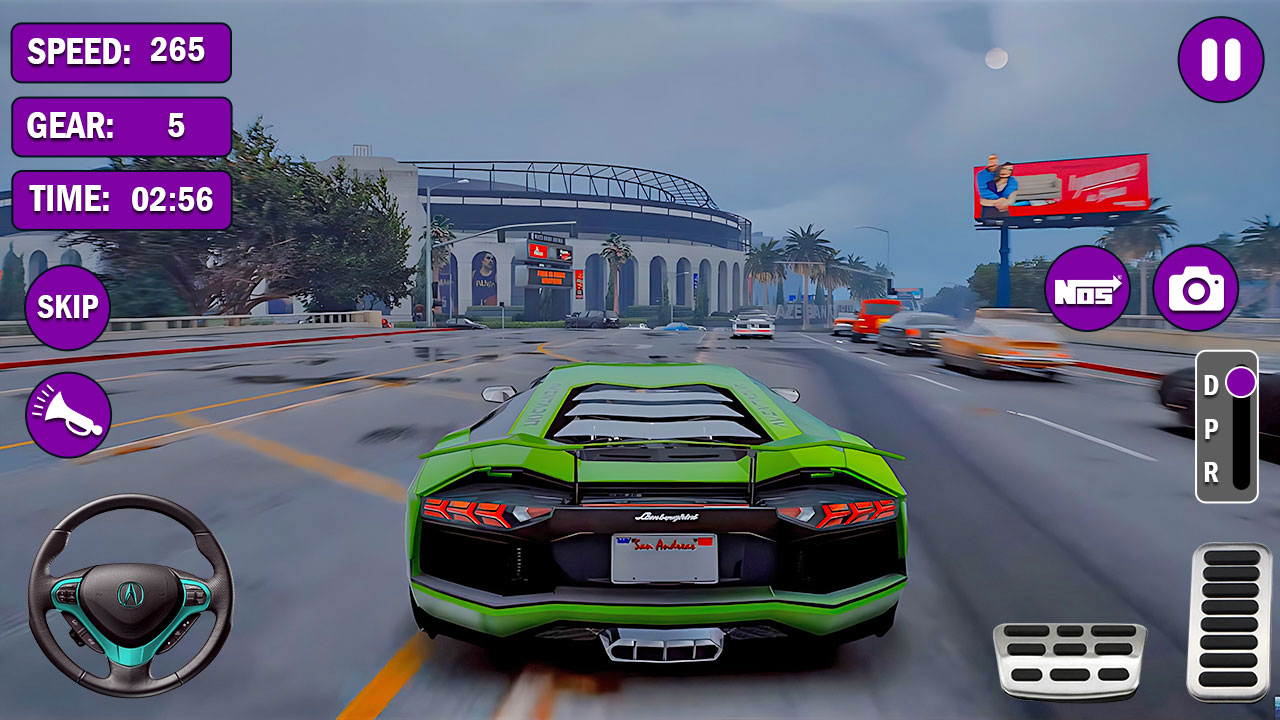Click the red billboard sign

point(1063,186)
